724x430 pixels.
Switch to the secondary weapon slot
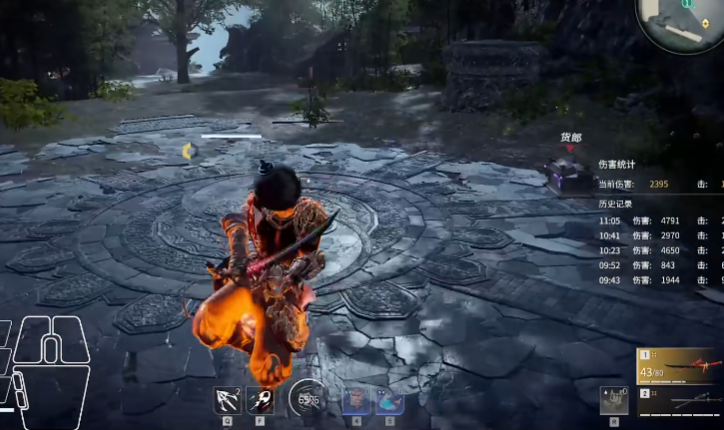[x=680, y=401]
